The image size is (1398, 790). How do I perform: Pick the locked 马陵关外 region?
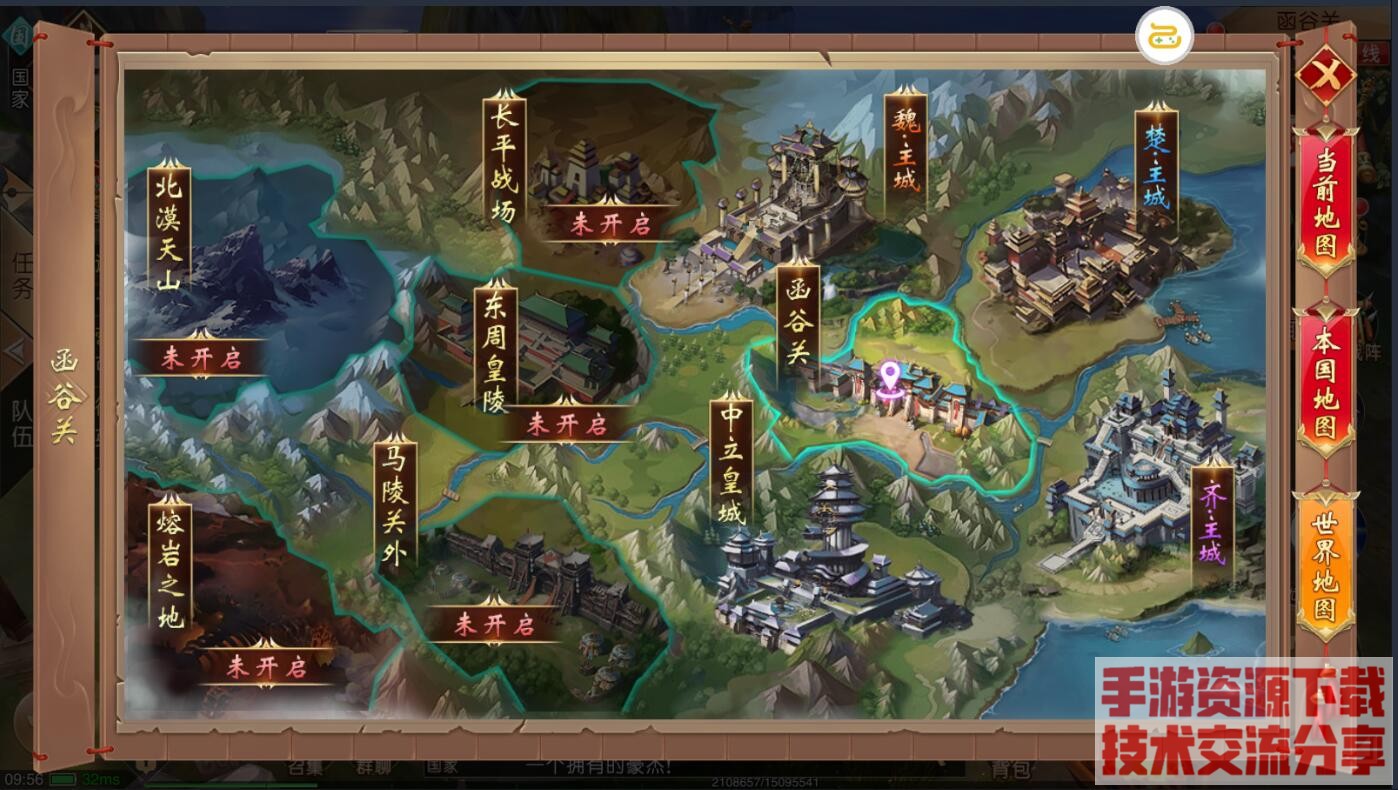pyautogui.click(x=393, y=505)
